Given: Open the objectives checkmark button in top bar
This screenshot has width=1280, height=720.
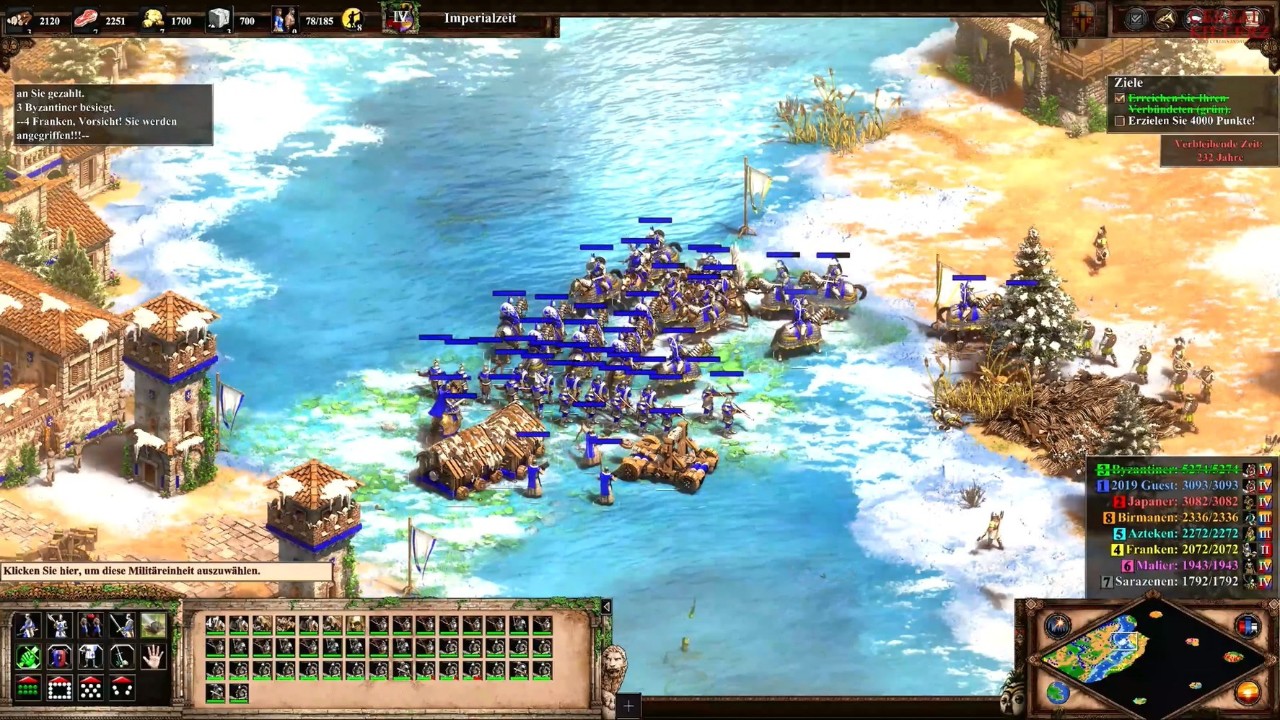Looking at the screenshot, I should 1136,18.
